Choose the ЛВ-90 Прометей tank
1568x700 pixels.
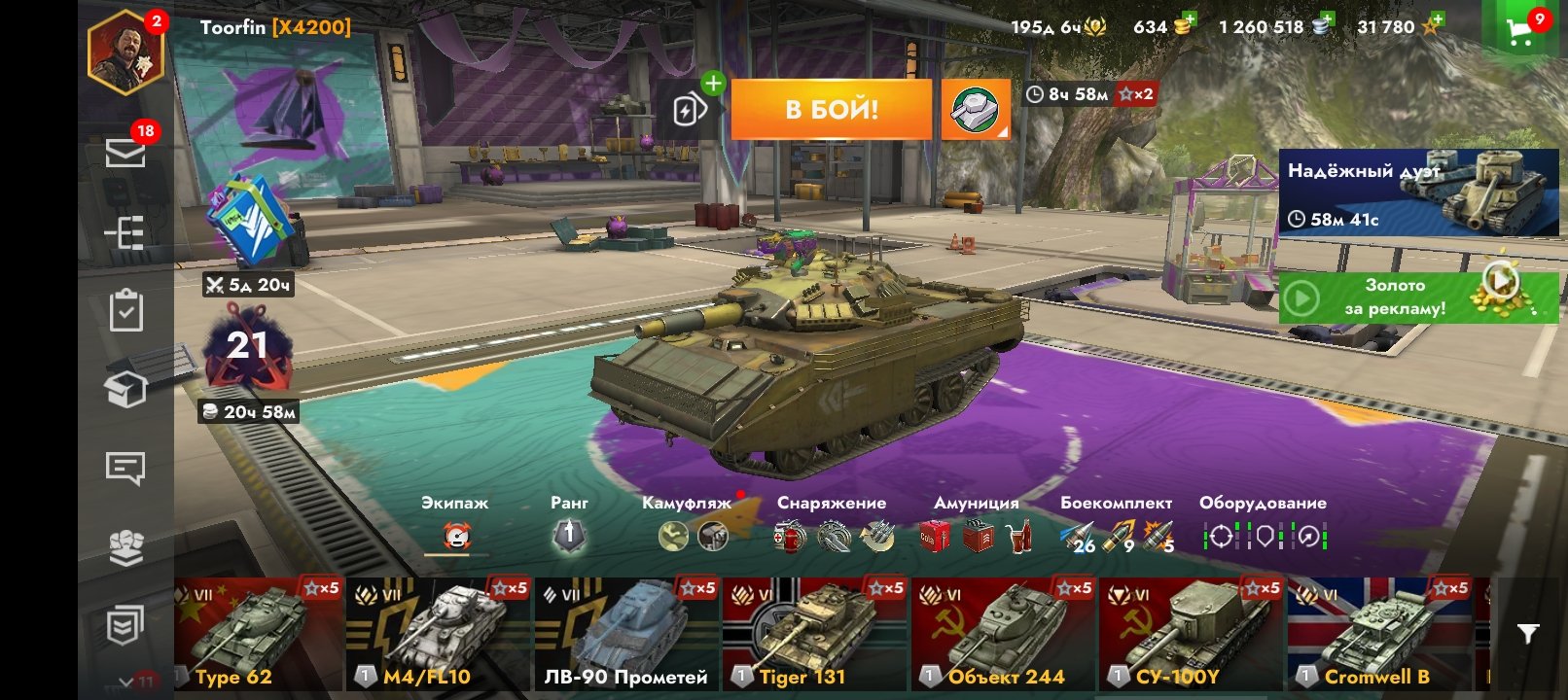pyautogui.click(x=626, y=634)
